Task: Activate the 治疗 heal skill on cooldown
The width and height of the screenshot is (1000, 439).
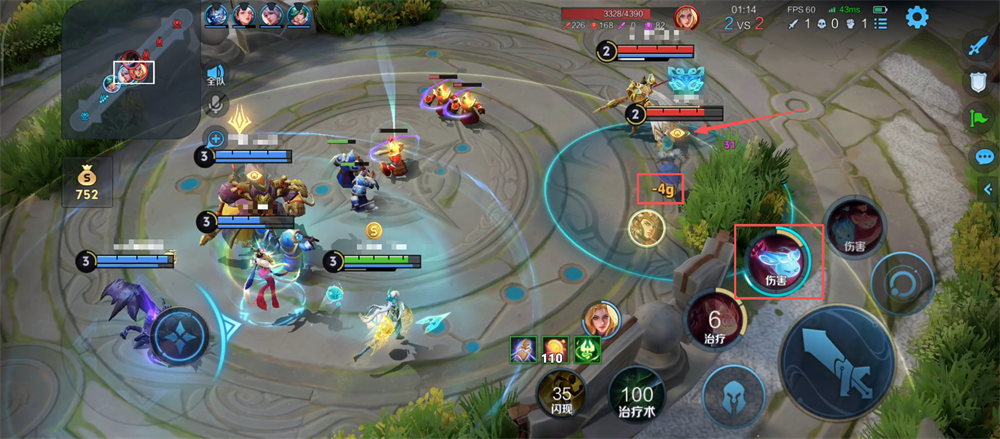Action: (714, 323)
